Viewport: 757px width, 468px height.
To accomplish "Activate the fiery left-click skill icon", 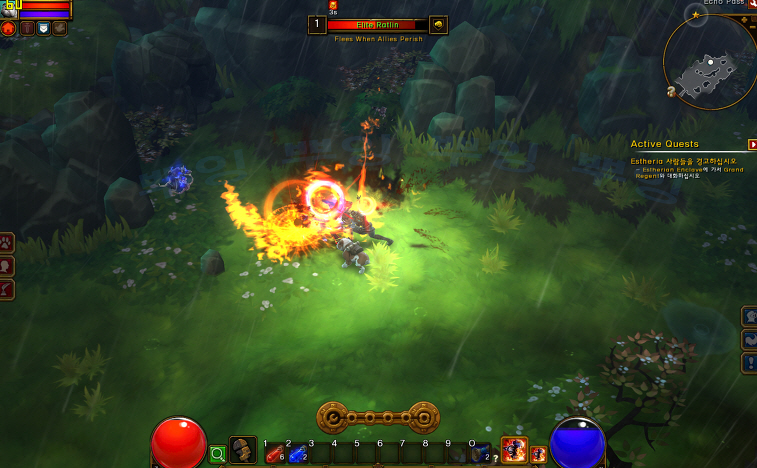I will coord(514,451).
